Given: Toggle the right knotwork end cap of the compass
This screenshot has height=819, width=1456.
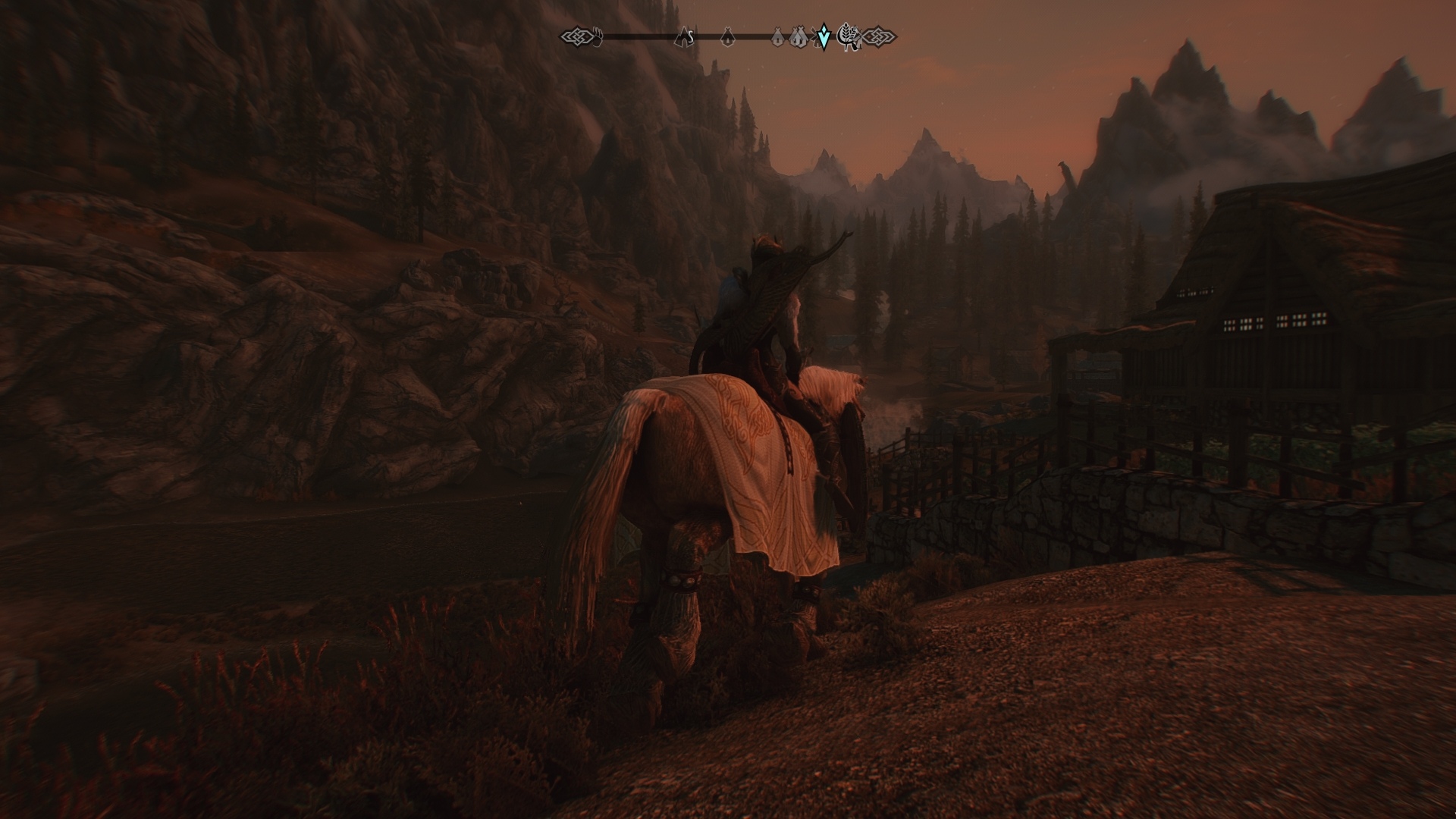Looking at the screenshot, I should pyautogui.click(x=880, y=35).
